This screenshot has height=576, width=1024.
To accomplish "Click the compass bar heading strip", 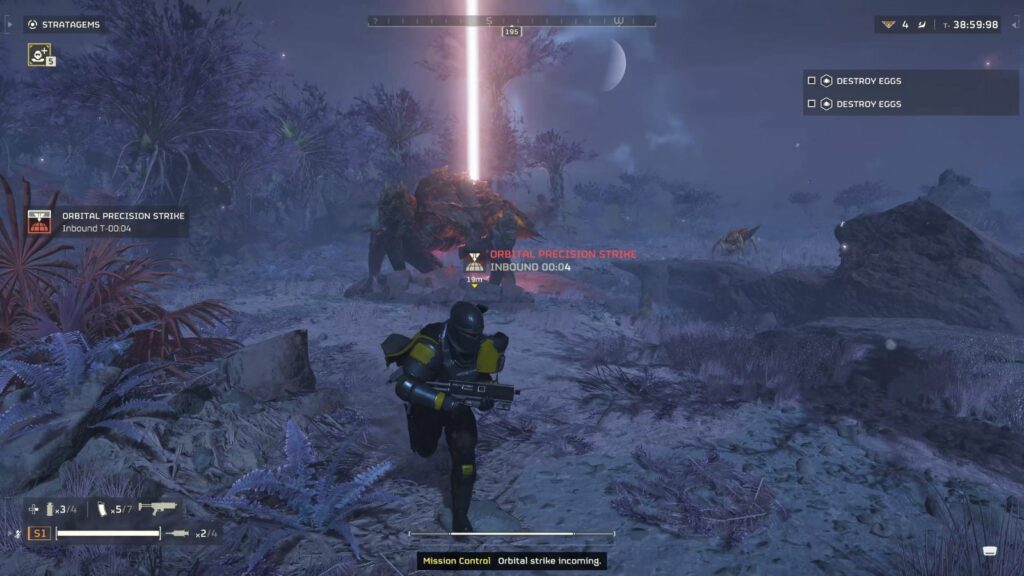I will 512,20.
